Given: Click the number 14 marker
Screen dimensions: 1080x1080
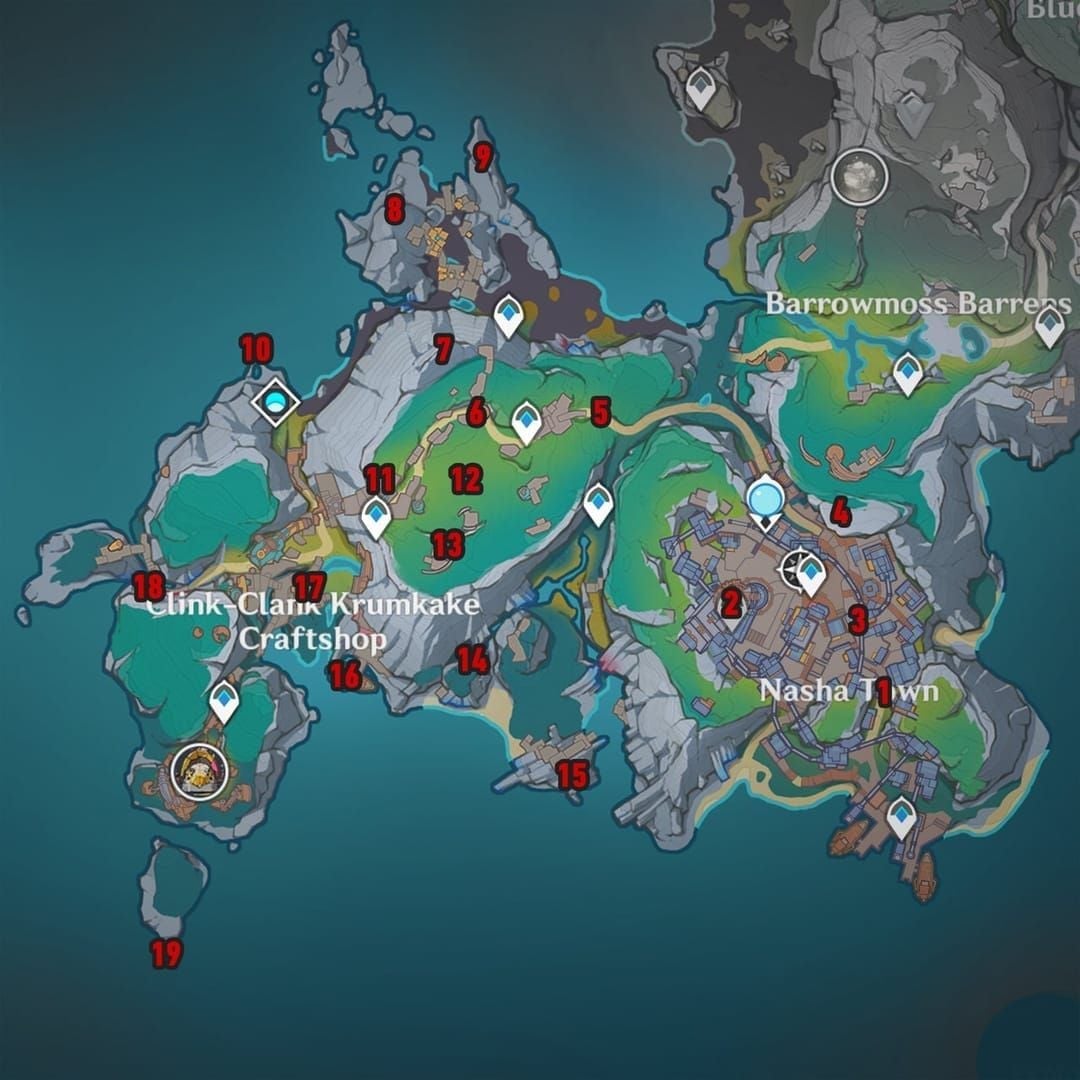Looking at the screenshot, I should pyautogui.click(x=473, y=659).
